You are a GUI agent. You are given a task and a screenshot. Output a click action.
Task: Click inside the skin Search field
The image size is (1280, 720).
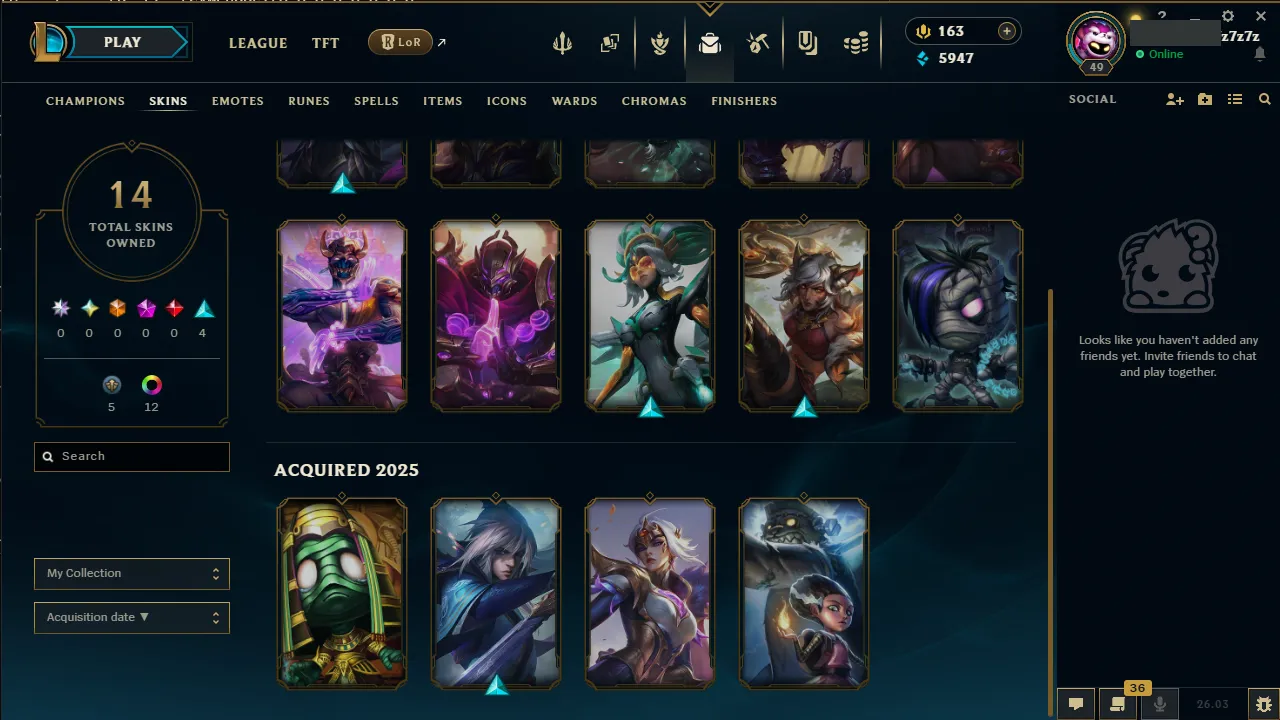pos(131,456)
